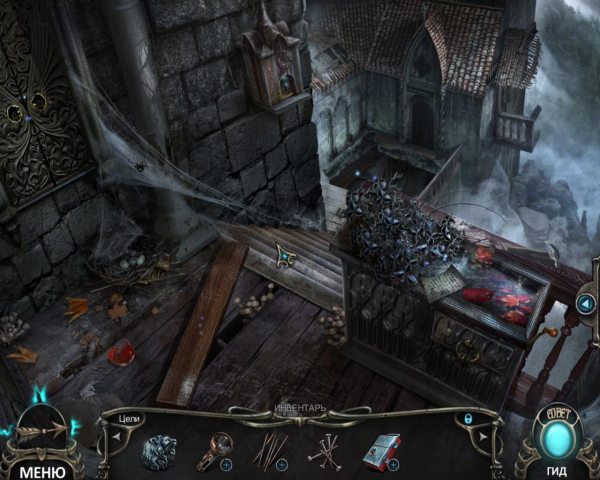
Task: Expand the side panel arrow on right edge
Action: [x=585, y=304]
